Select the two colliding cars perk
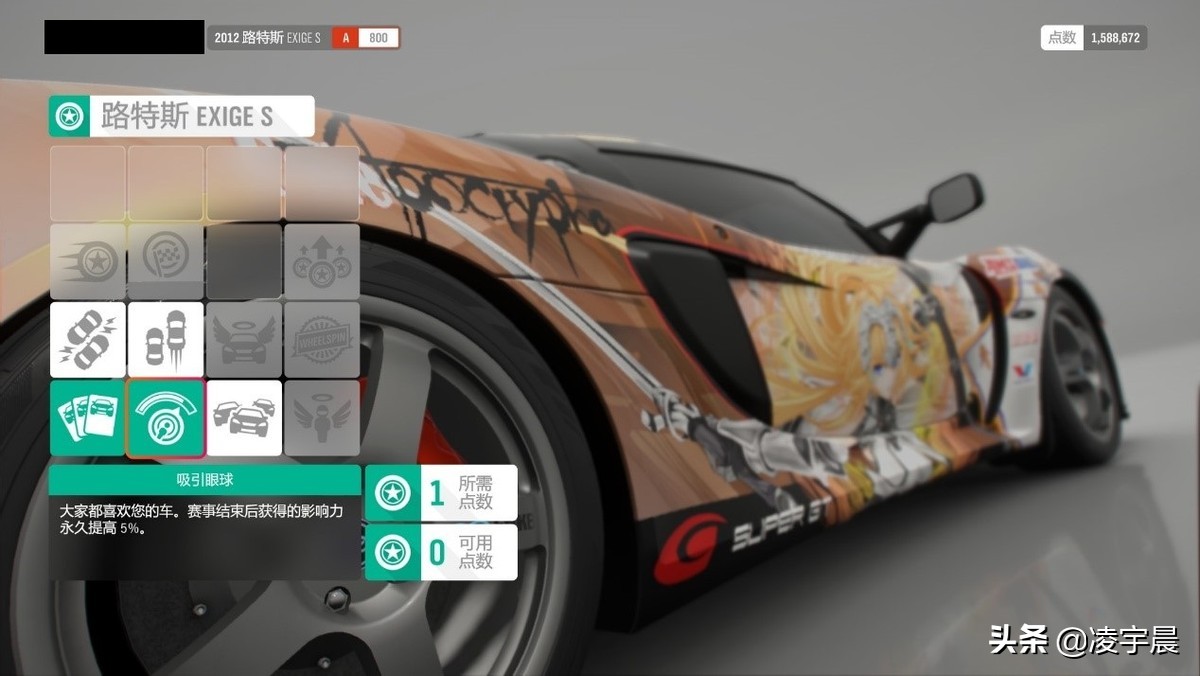 coord(88,339)
